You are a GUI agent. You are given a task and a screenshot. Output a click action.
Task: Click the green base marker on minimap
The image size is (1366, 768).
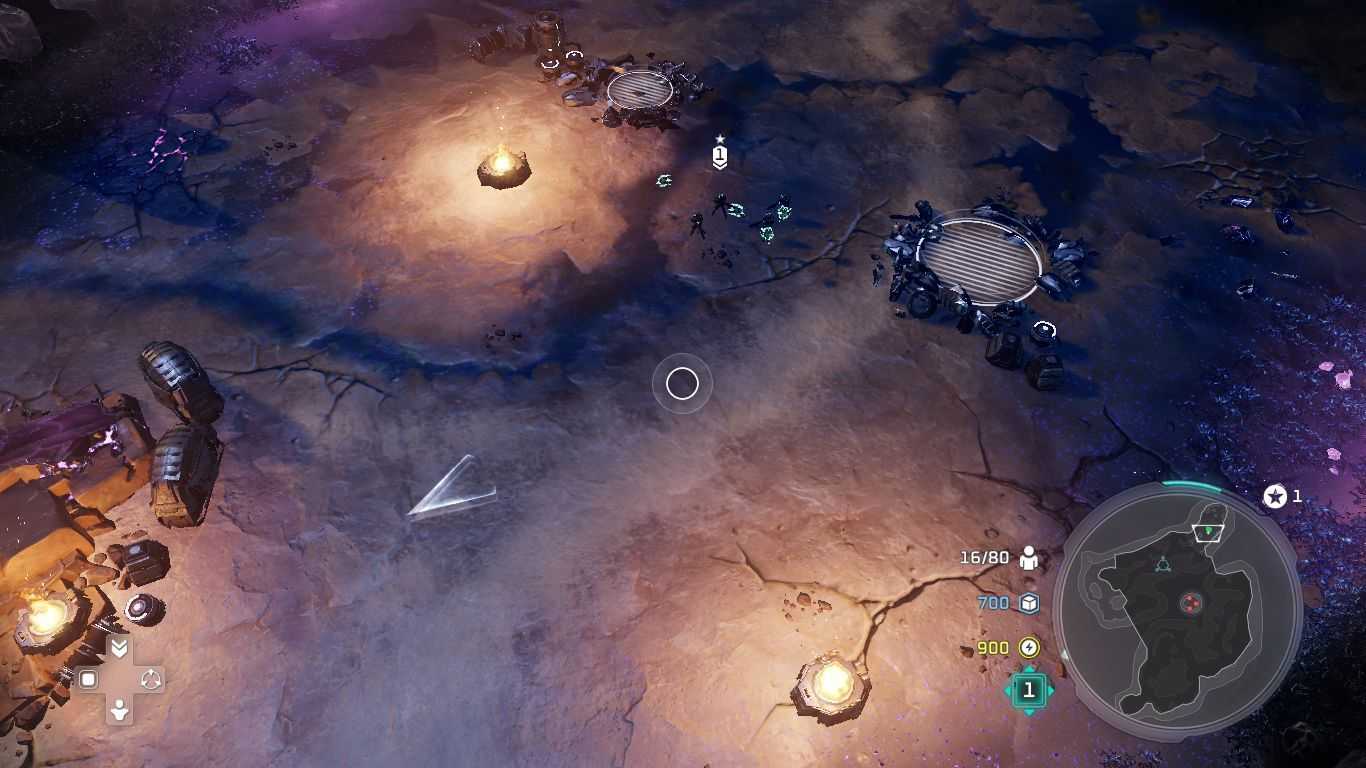[x=1208, y=530]
